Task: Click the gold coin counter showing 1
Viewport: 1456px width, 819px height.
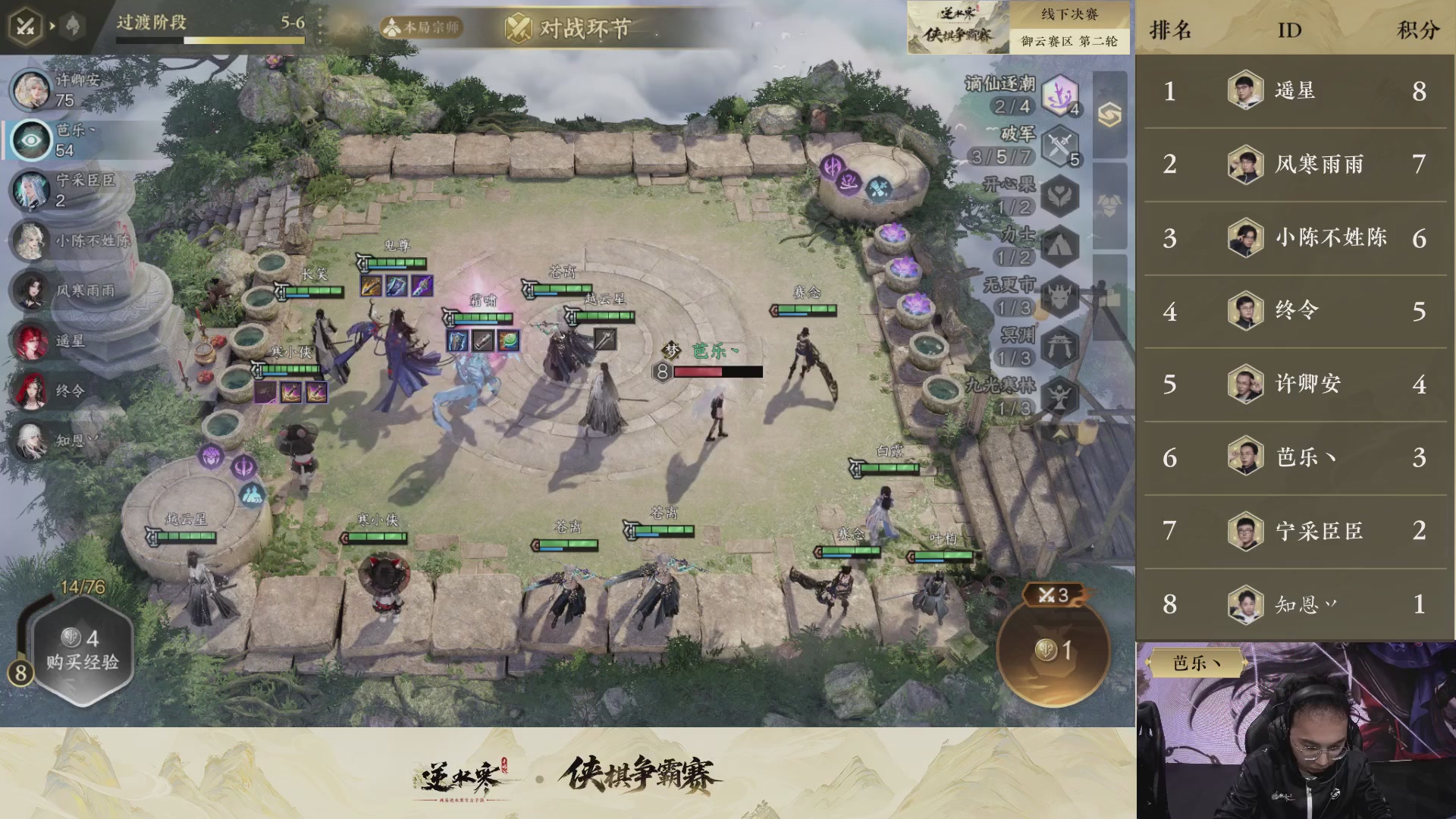Action: click(x=1053, y=650)
